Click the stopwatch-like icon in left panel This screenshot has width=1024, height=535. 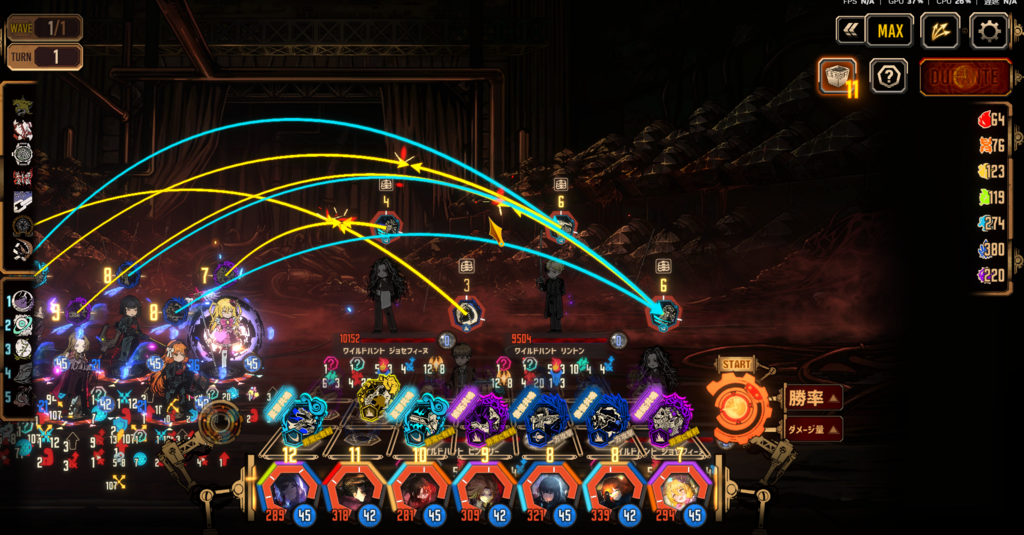[x=22, y=154]
